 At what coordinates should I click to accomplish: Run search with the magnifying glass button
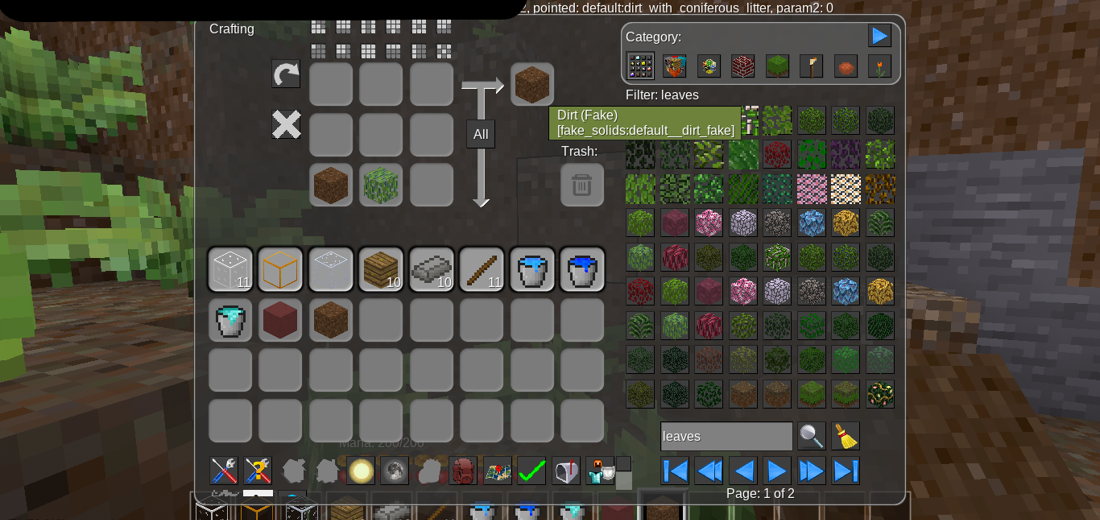(811, 436)
